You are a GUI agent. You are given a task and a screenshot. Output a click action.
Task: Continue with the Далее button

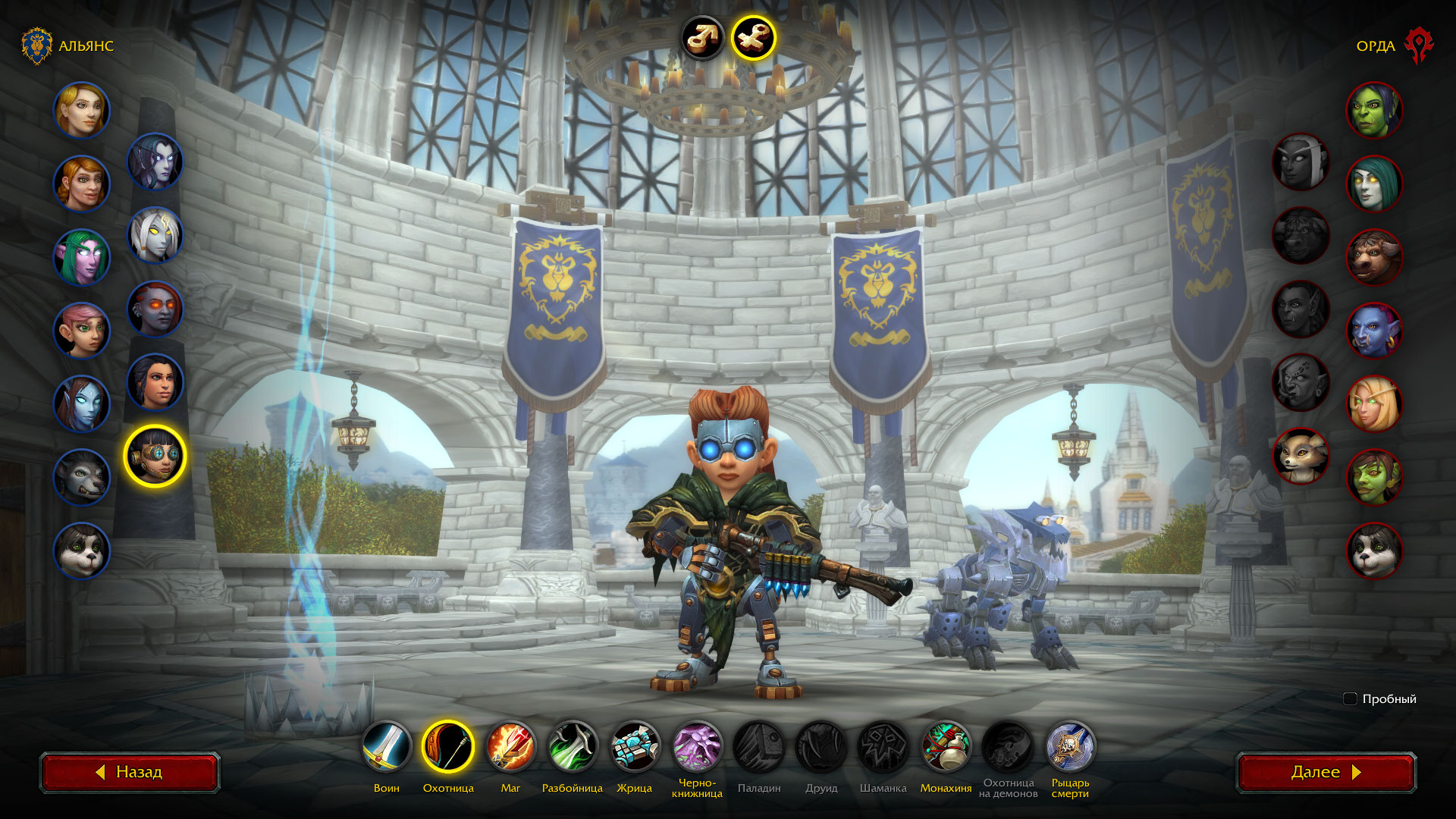(1326, 772)
